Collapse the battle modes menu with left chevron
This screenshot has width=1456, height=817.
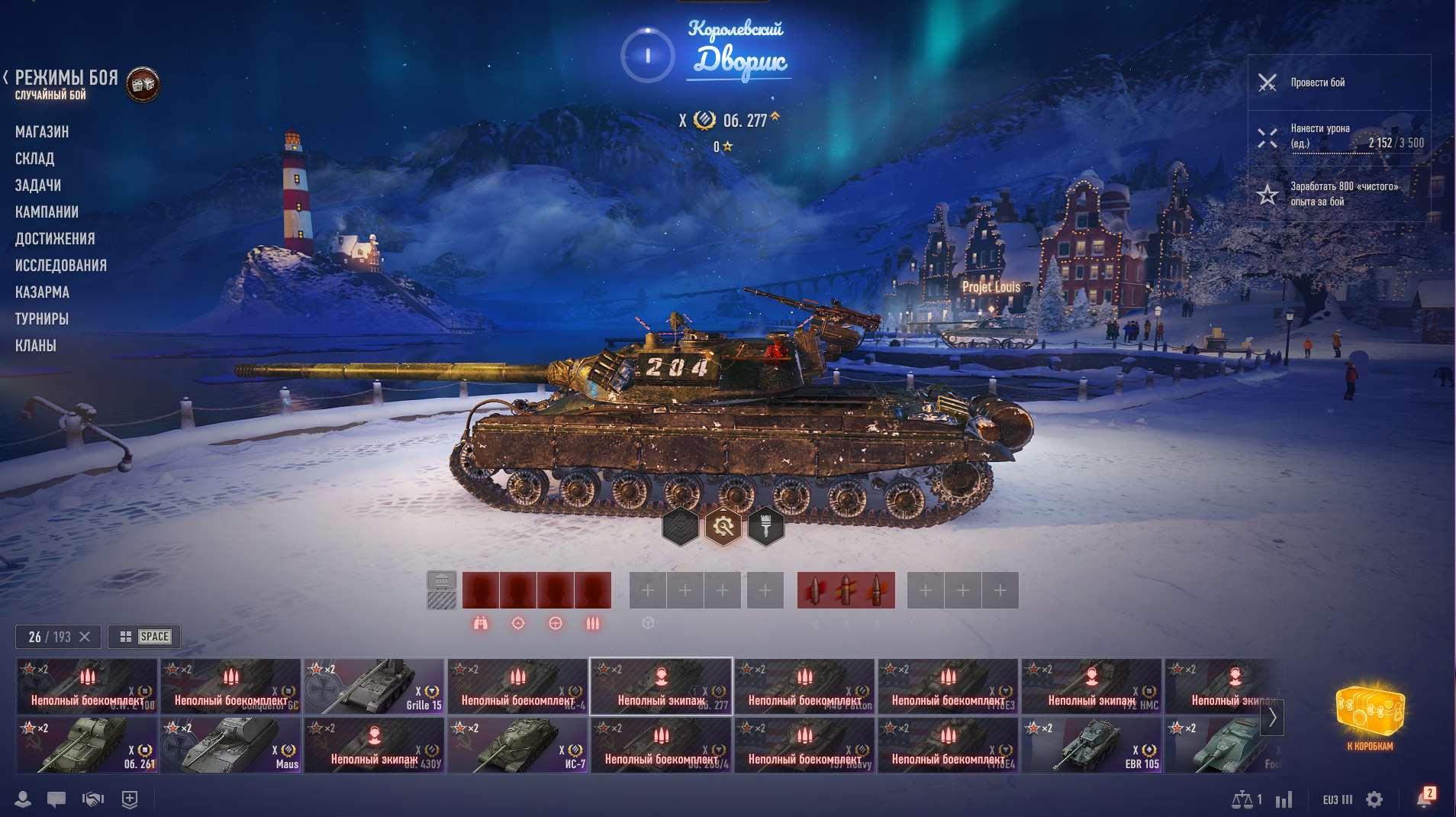tap(6, 76)
